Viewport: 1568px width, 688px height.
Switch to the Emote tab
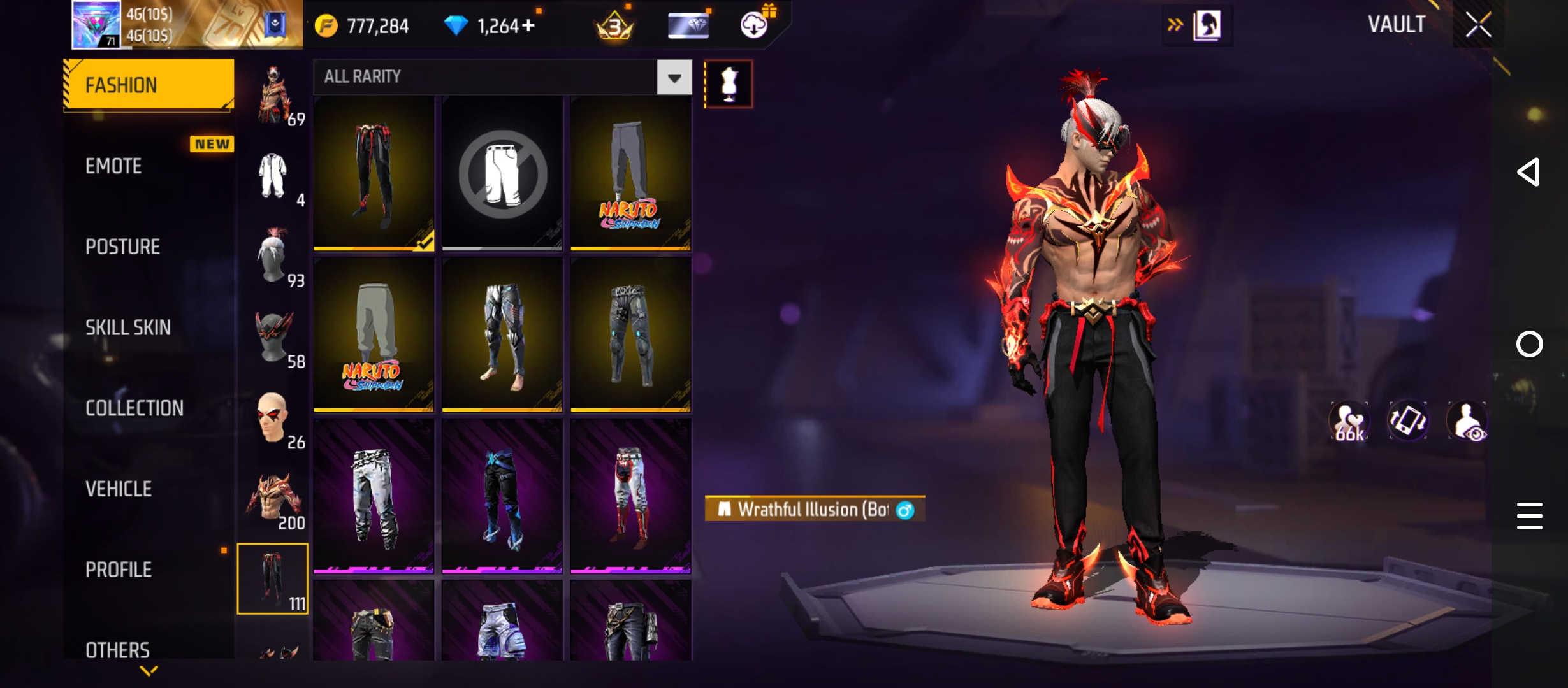tap(114, 166)
